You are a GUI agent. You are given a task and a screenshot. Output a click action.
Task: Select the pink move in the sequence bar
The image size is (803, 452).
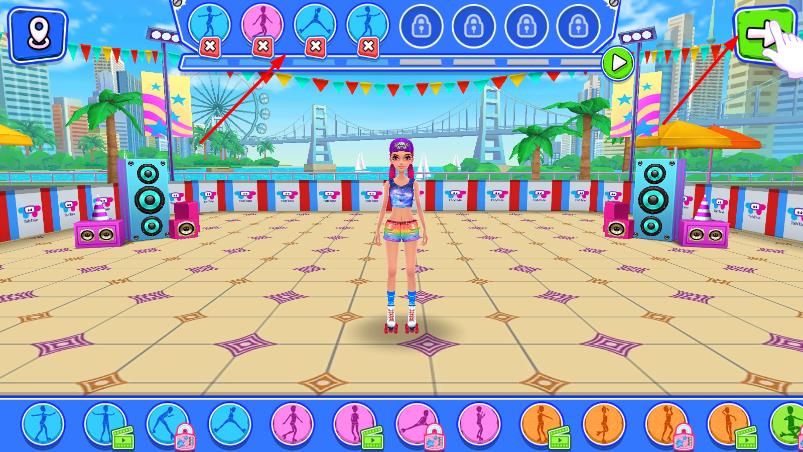click(262, 22)
